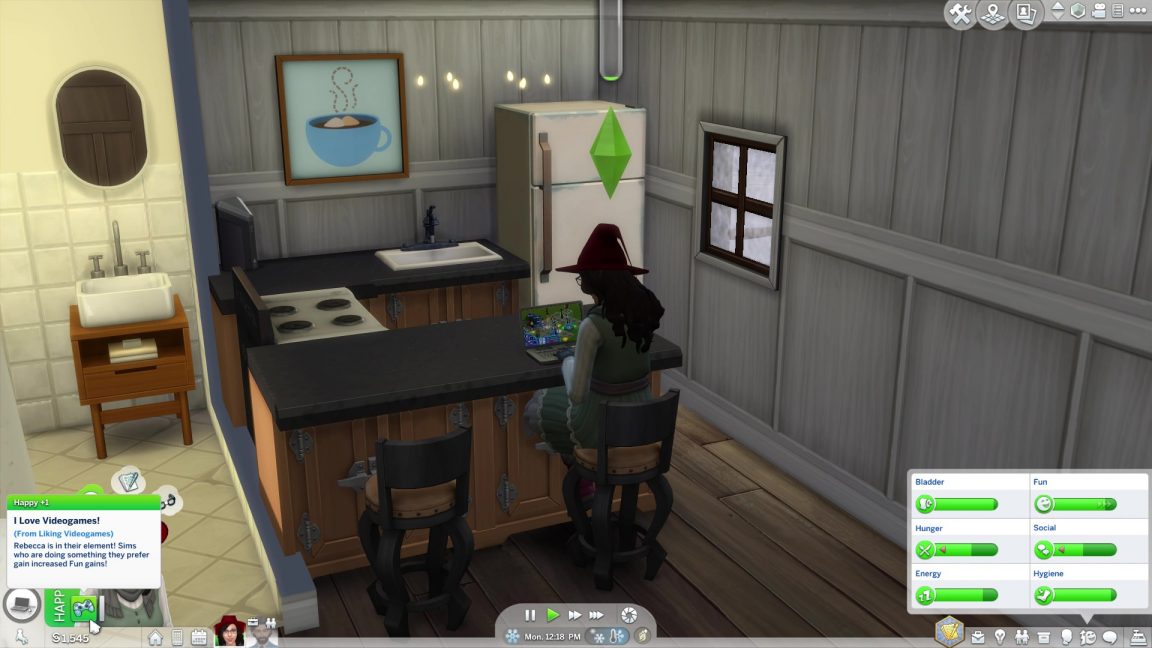Image resolution: width=1152 pixels, height=648 pixels.
Task: Toggle the walls view cube icon
Action: pyautogui.click(x=1078, y=11)
